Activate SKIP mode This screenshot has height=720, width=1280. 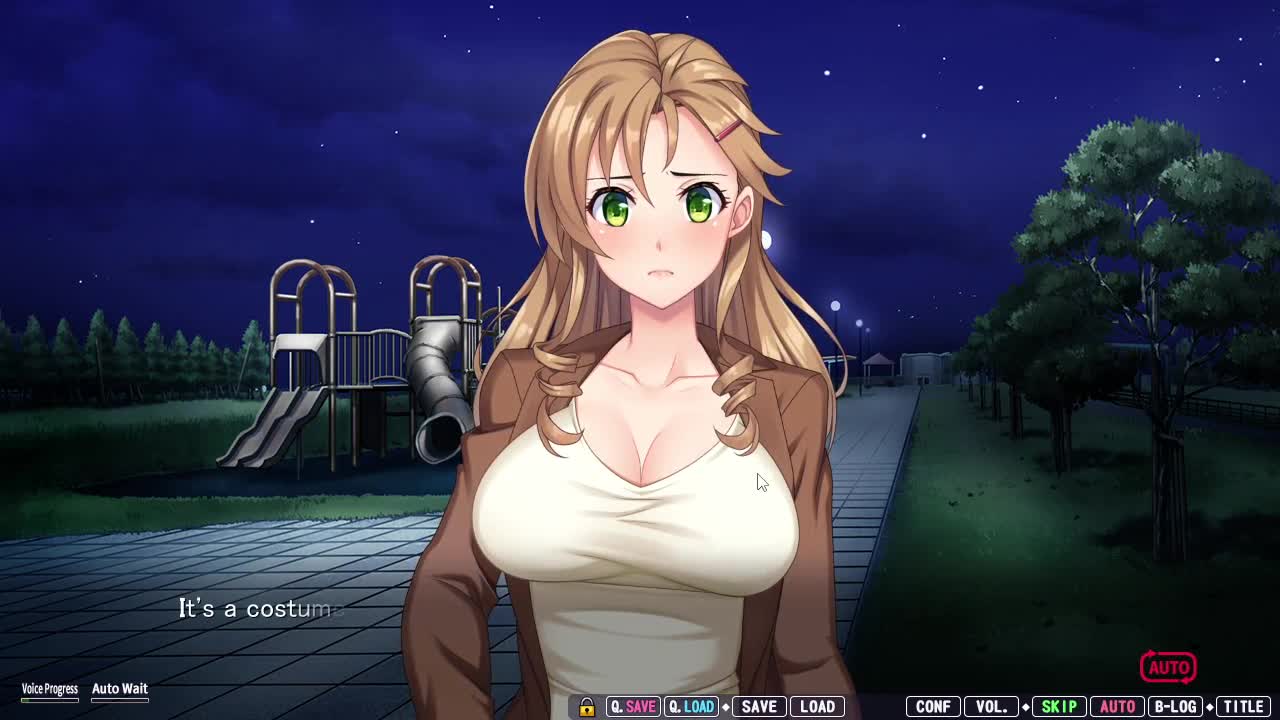pos(1059,707)
